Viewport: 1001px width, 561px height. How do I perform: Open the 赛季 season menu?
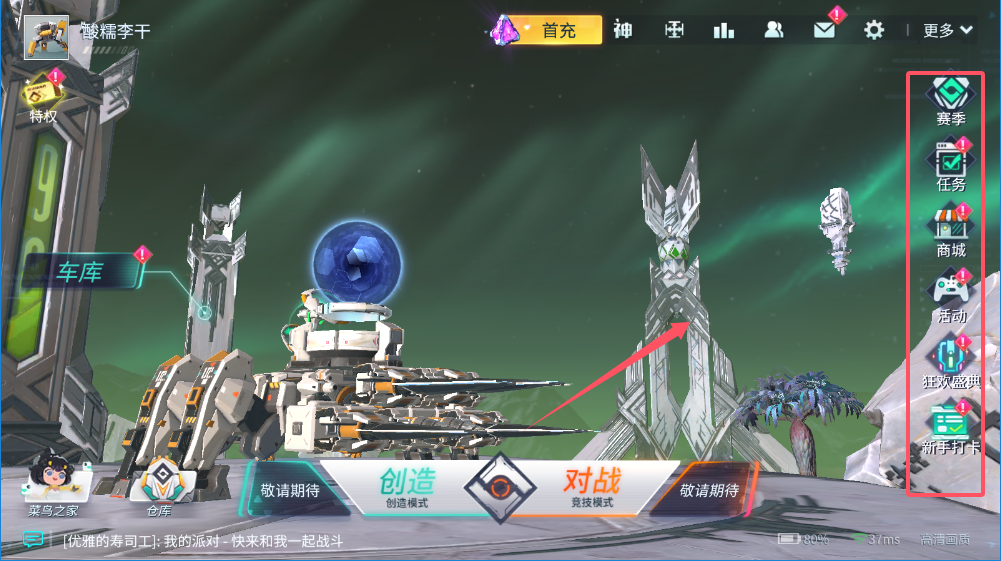pyautogui.click(x=950, y=100)
